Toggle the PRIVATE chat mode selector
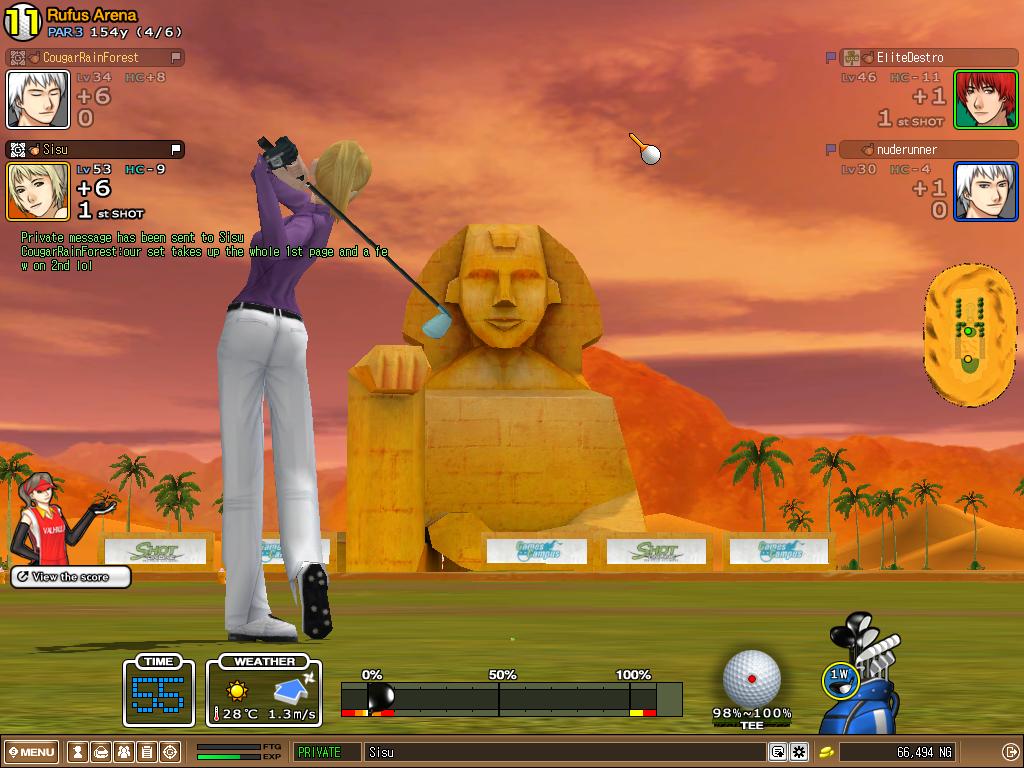Image resolution: width=1024 pixels, height=768 pixels. click(327, 752)
